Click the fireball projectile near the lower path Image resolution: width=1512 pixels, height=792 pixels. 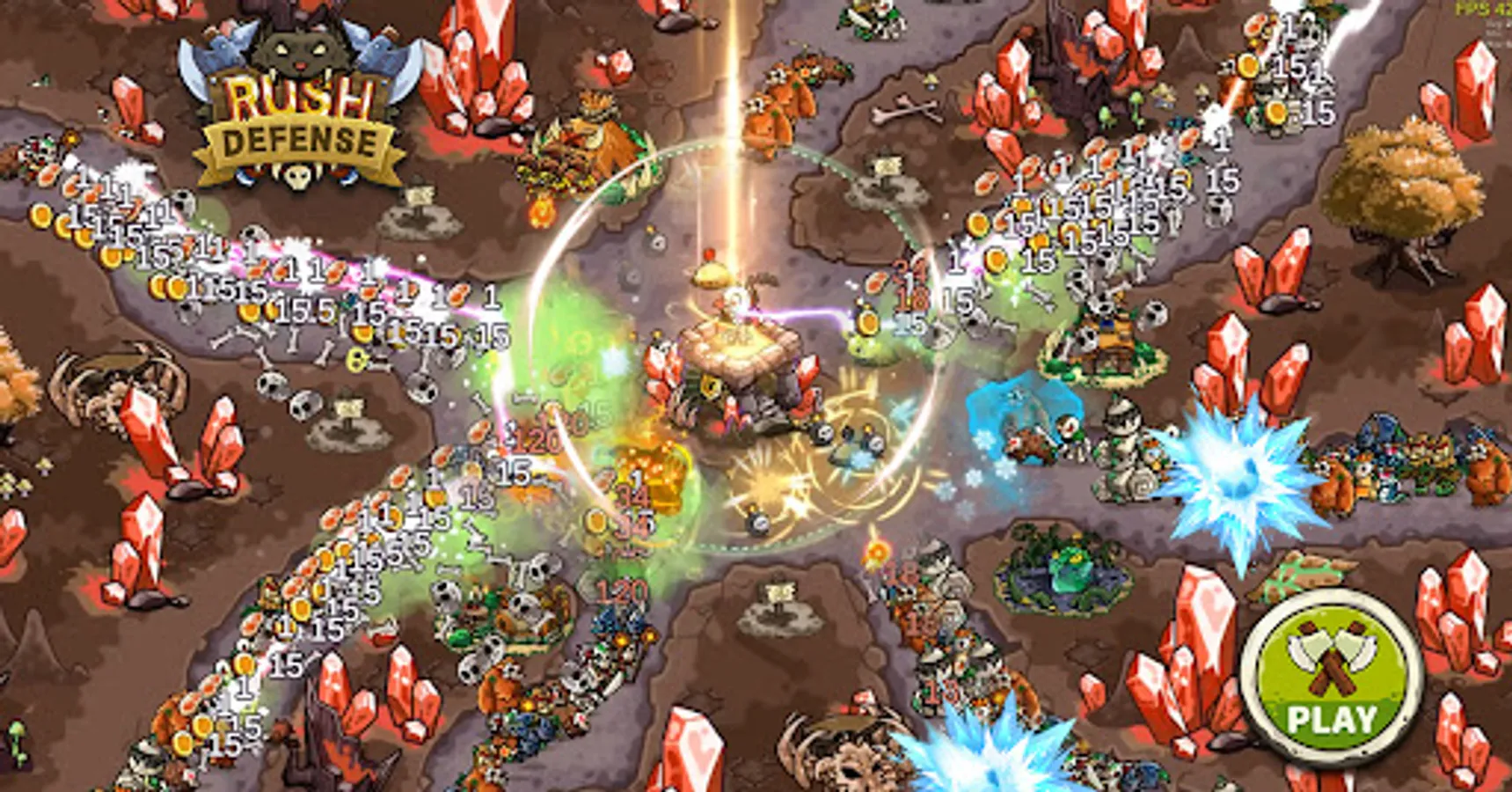875,553
